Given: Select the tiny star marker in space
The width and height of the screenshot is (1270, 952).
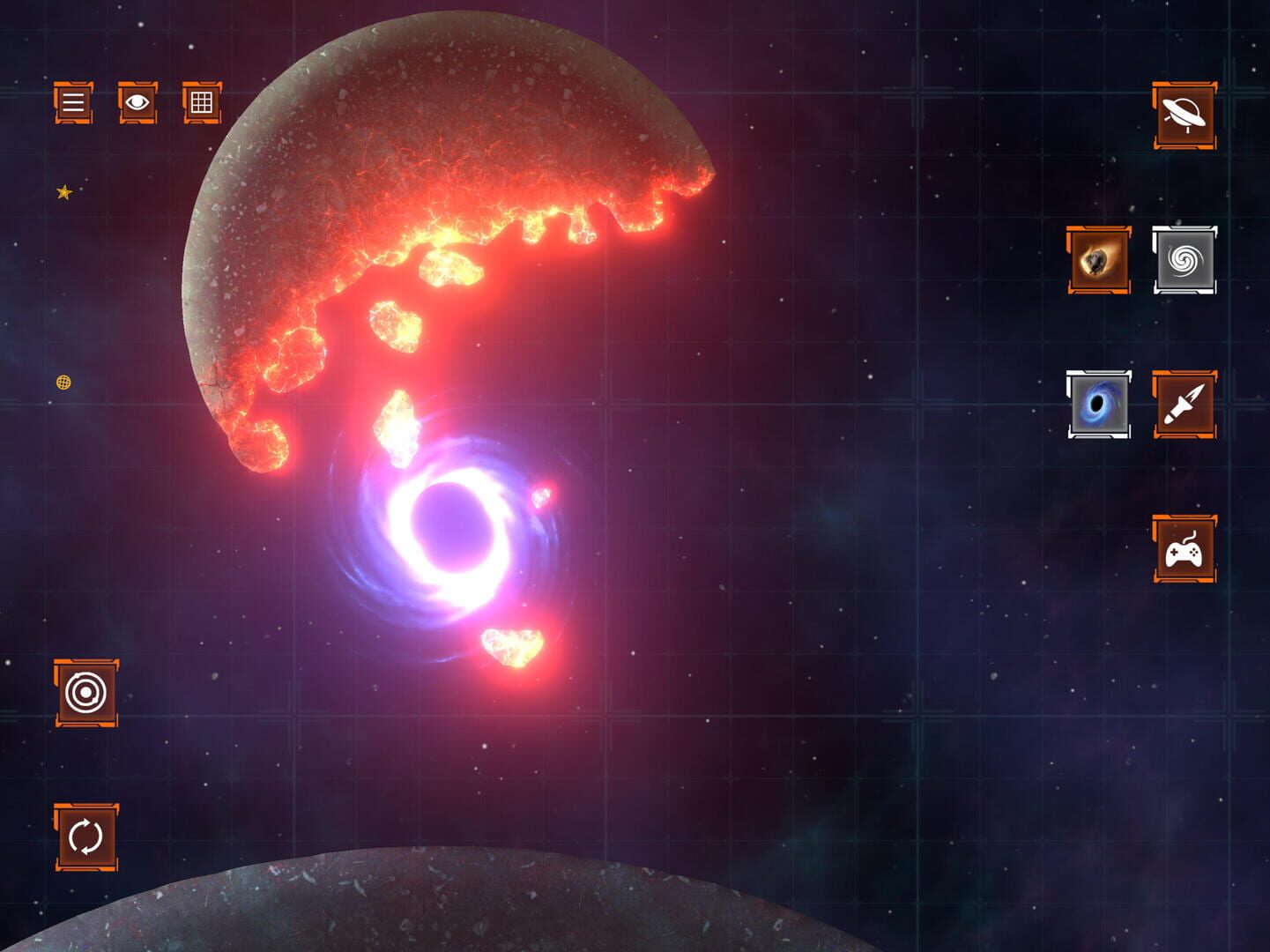Looking at the screenshot, I should coord(63,190).
